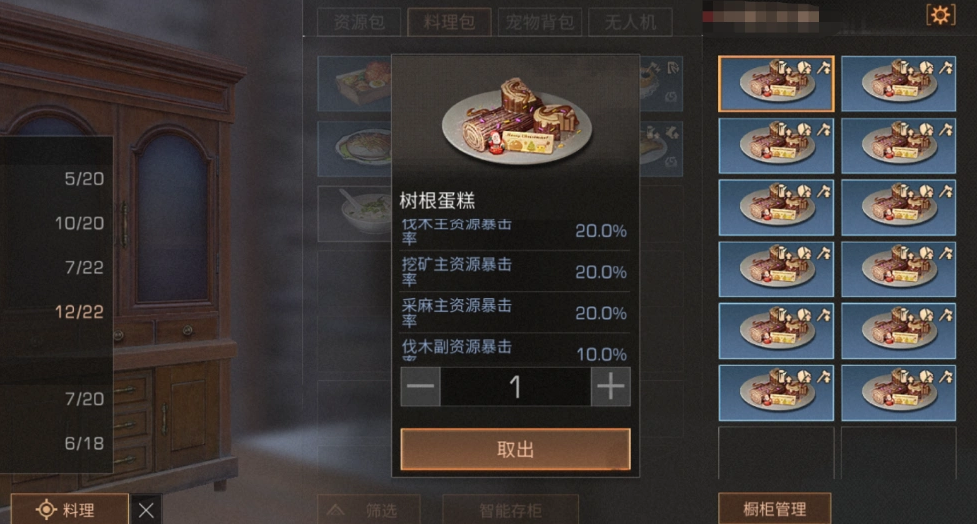Open 橱柜管理 cabinet management

775,509
